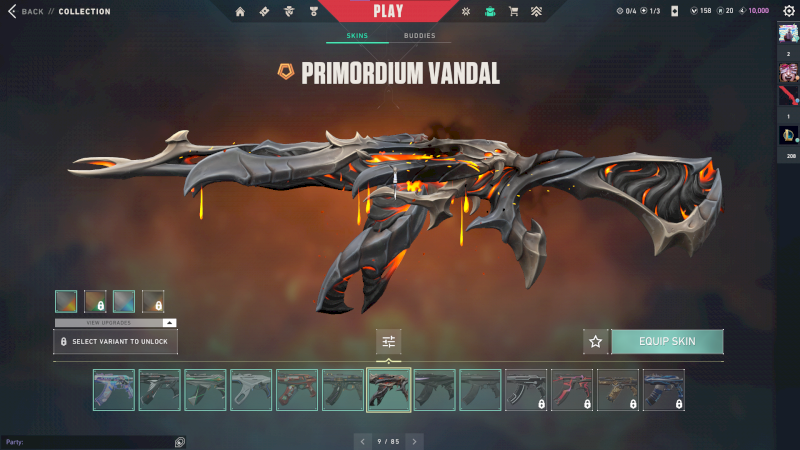The width and height of the screenshot is (800, 450).
Task: Open the skin filter sliders button
Action: 389,342
